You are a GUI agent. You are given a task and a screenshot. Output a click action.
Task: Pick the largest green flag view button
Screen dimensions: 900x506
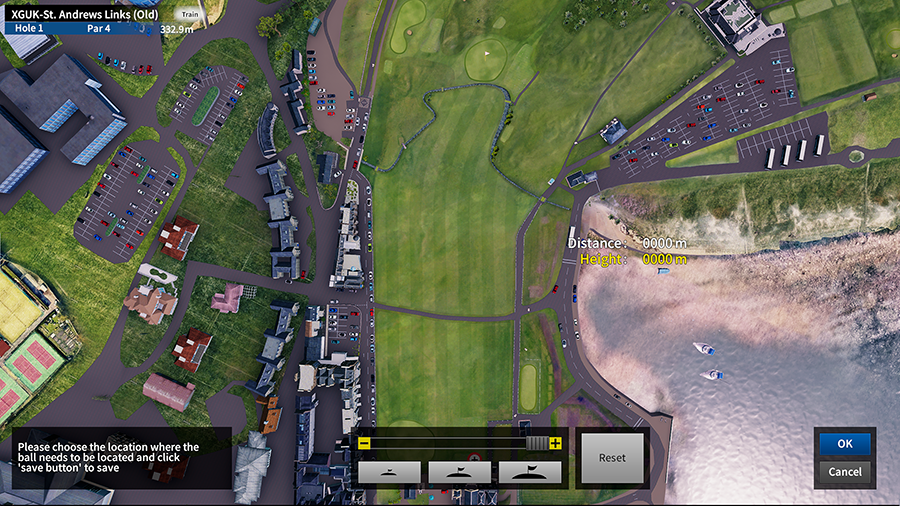pos(529,472)
